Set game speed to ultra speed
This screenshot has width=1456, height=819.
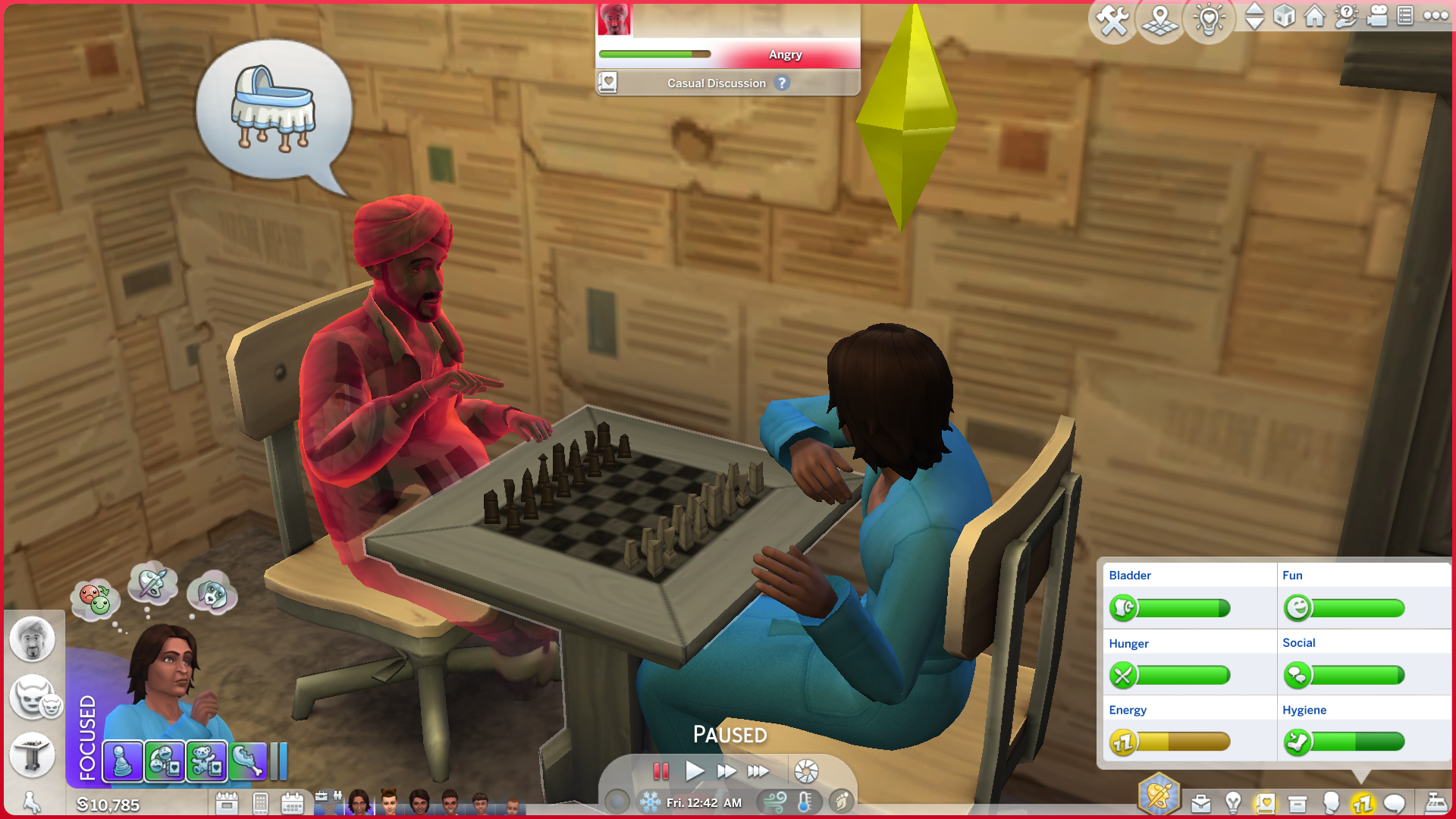[758, 771]
